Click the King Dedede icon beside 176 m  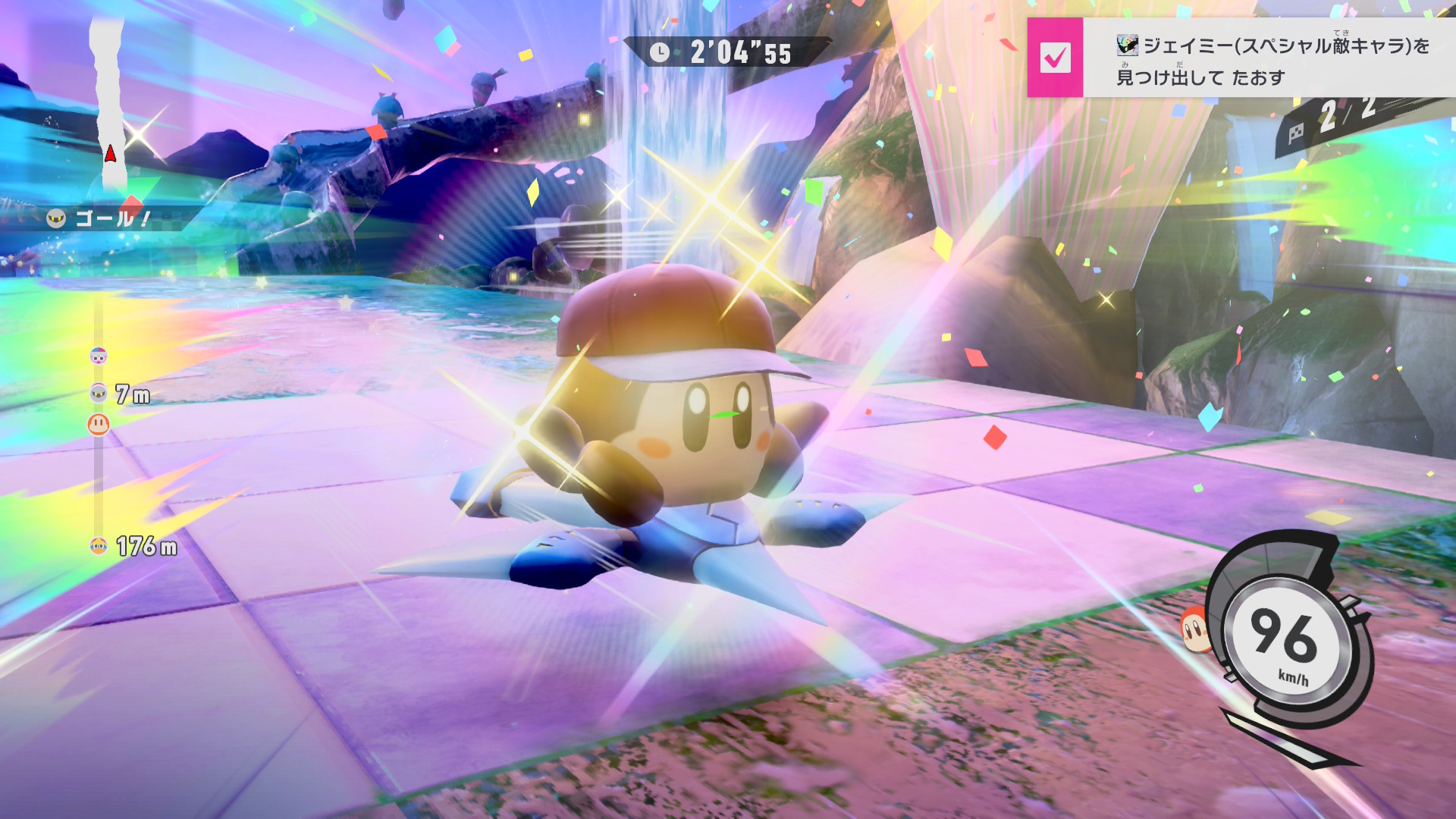pyautogui.click(x=98, y=546)
